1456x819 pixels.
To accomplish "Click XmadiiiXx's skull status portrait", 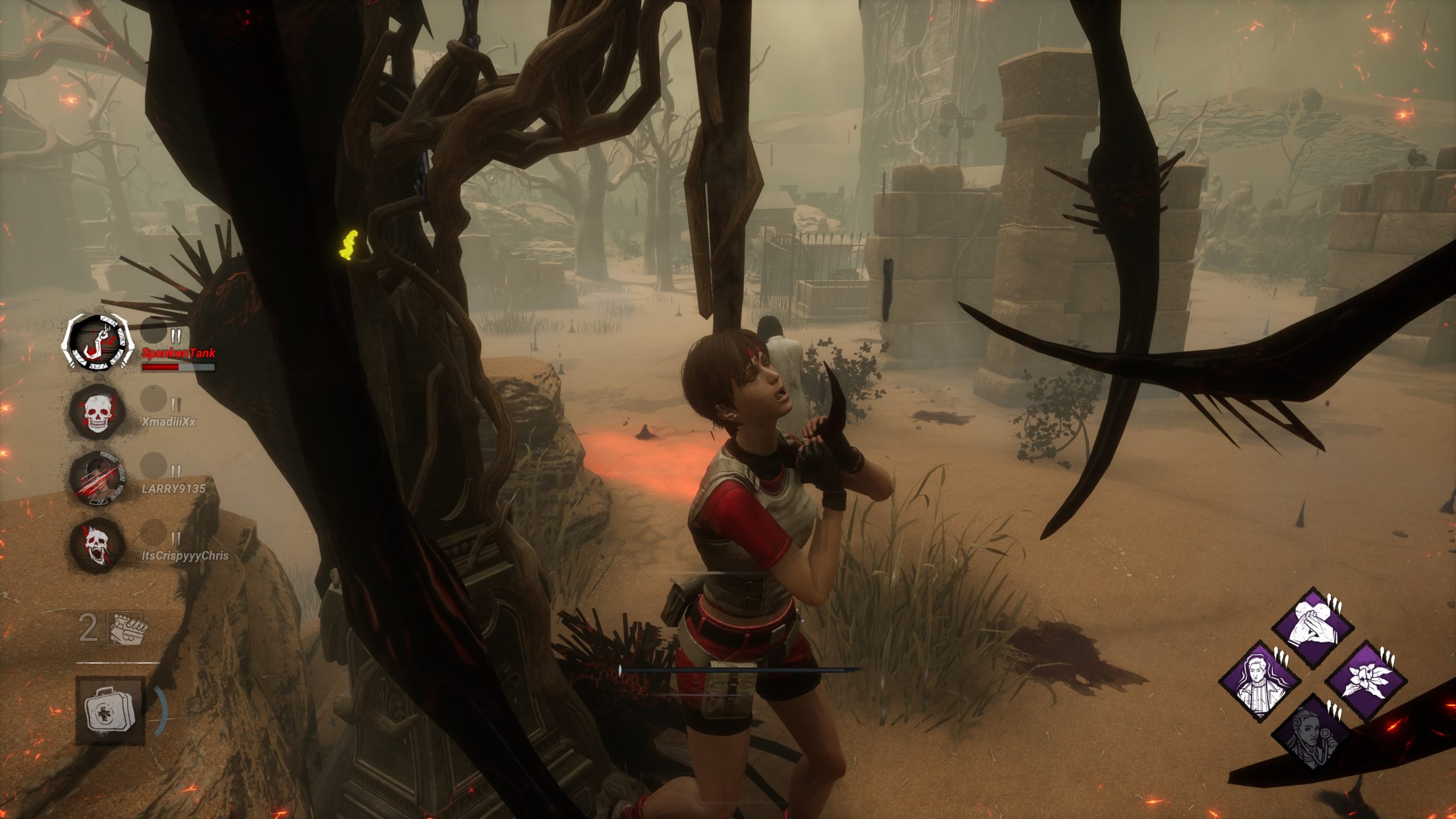I will click(98, 411).
